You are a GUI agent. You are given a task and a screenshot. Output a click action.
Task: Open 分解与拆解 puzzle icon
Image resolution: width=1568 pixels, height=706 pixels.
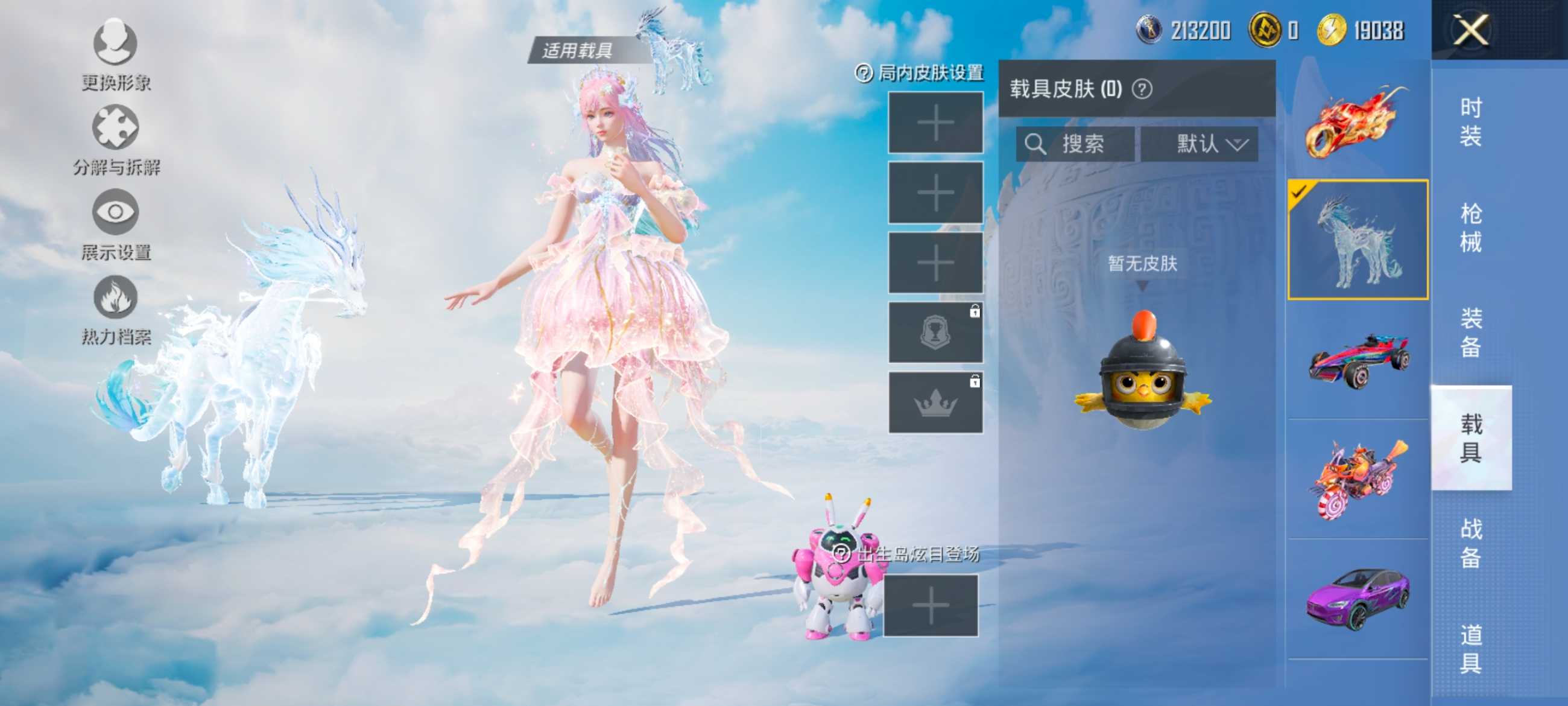point(115,127)
